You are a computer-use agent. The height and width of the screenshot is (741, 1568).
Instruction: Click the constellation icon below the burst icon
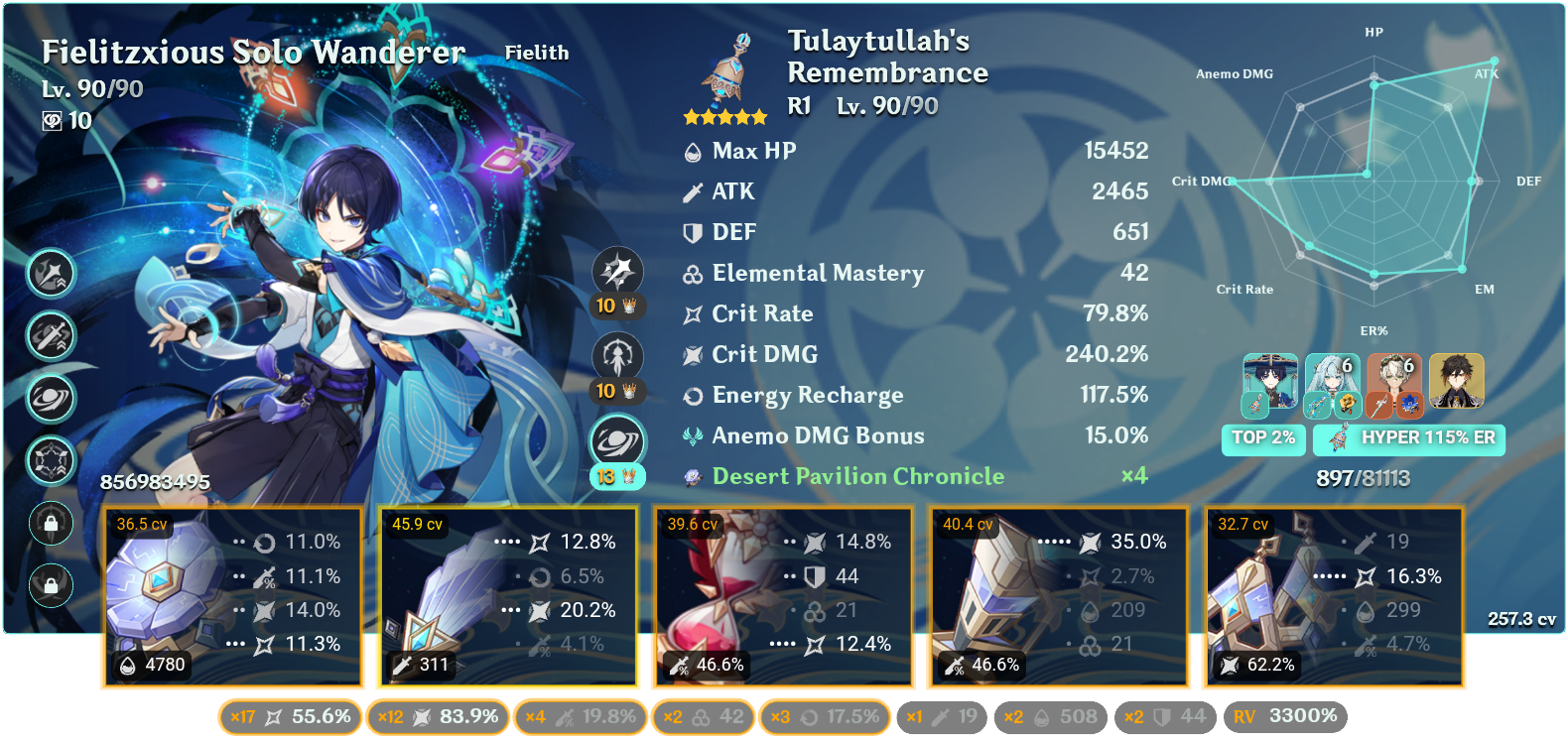point(51,461)
